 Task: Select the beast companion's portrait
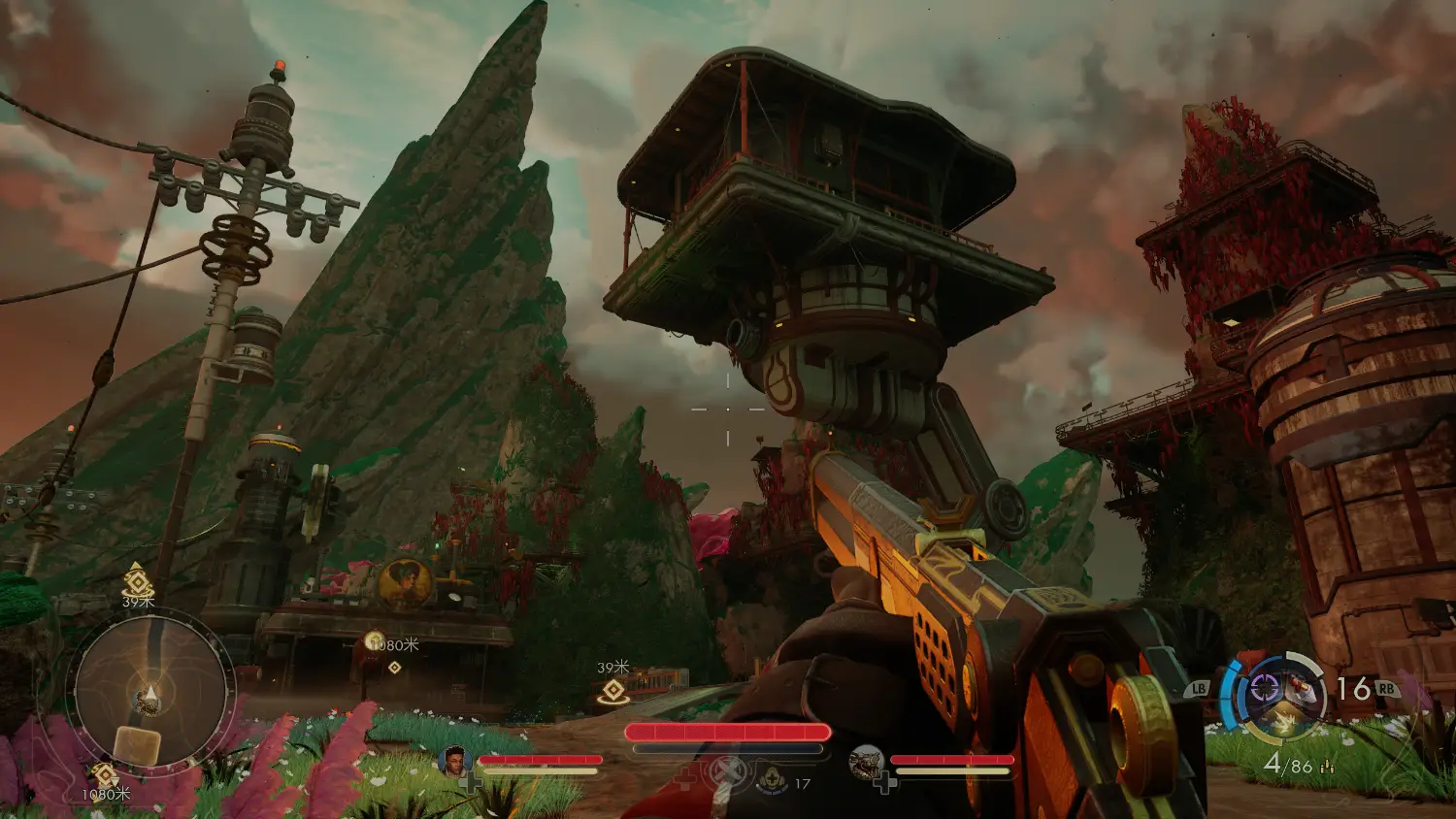(866, 763)
